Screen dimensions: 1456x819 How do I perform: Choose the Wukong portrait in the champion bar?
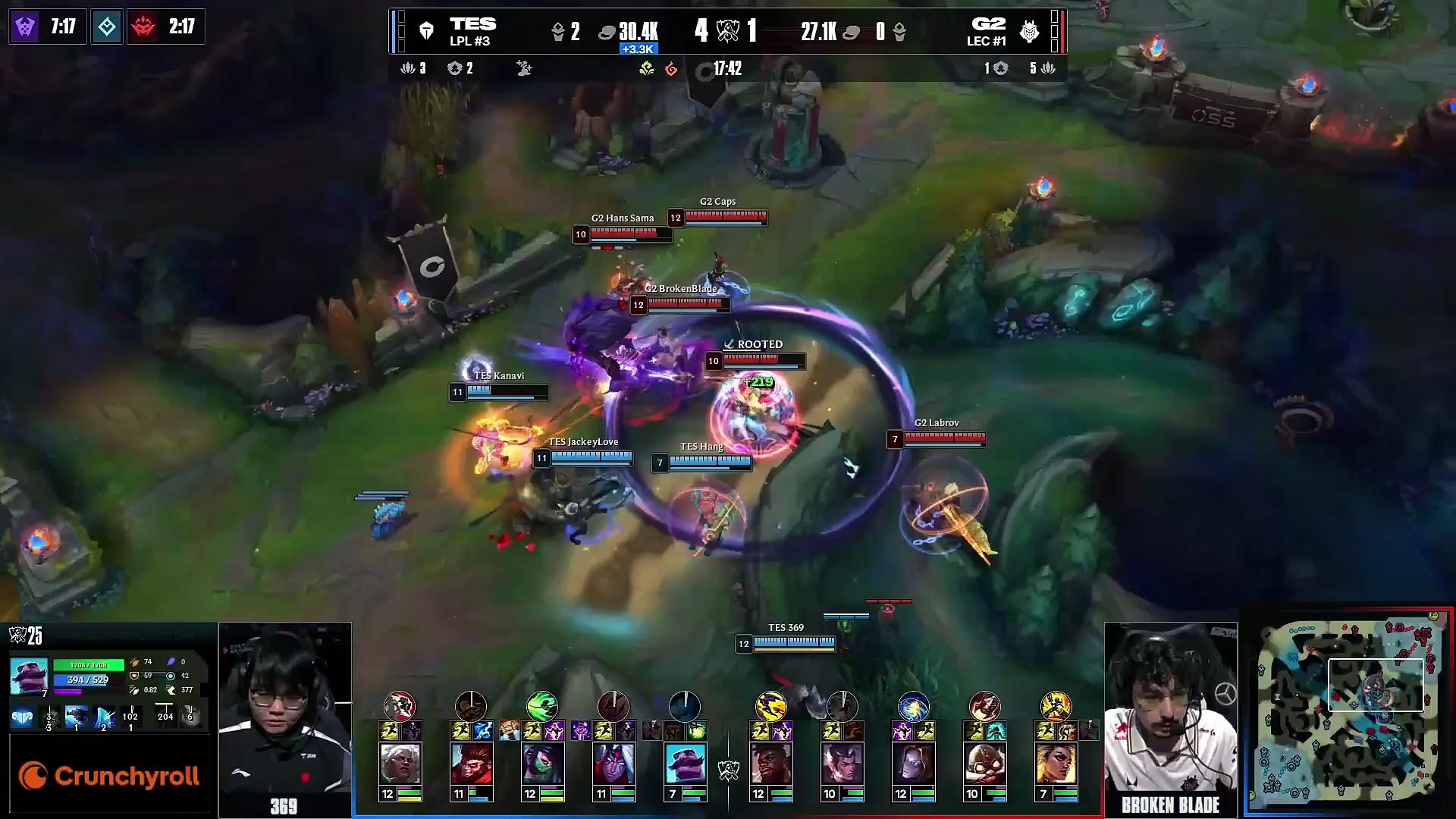point(472,764)
